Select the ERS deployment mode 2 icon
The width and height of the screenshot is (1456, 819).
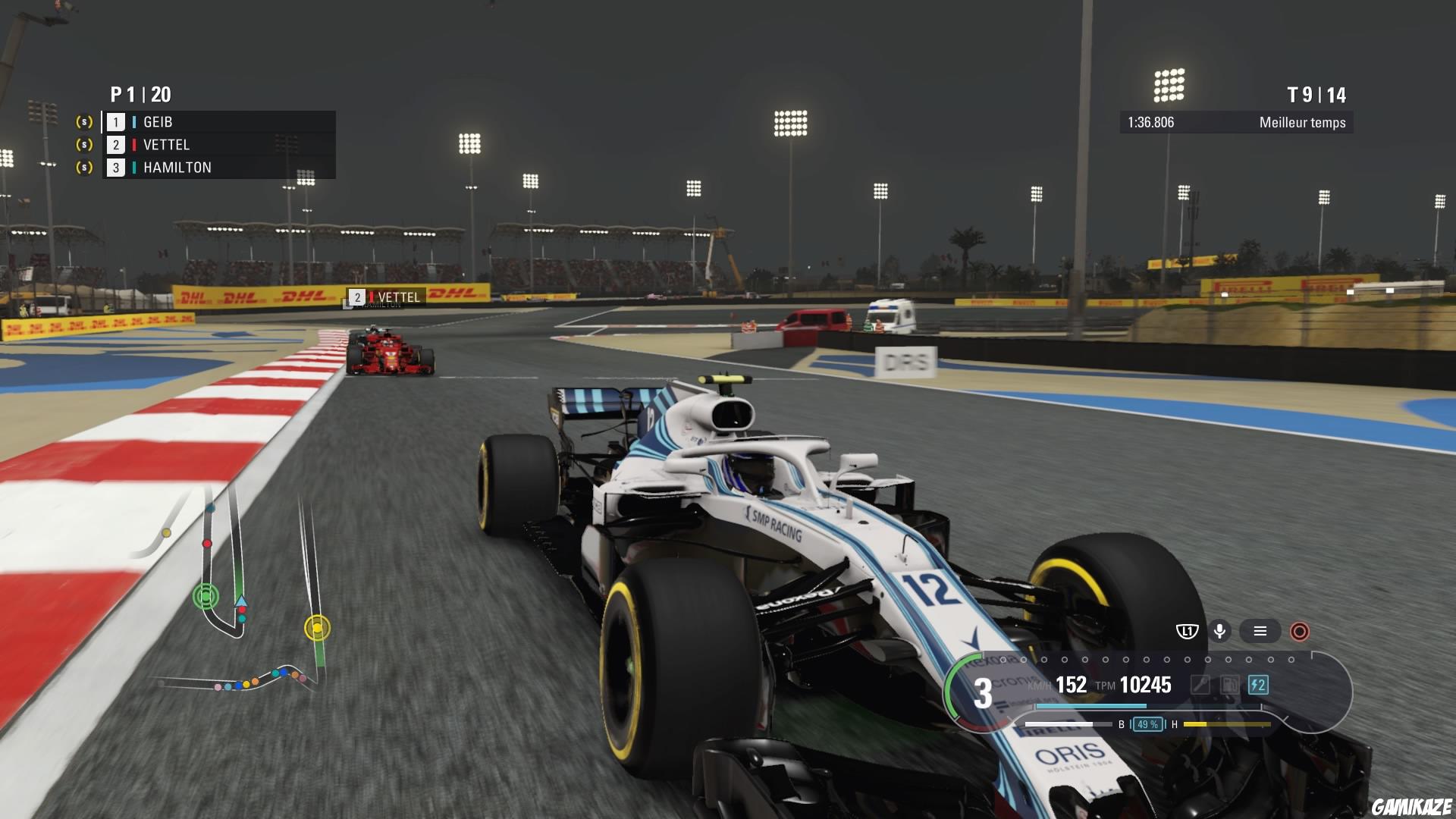point(1258,685)
